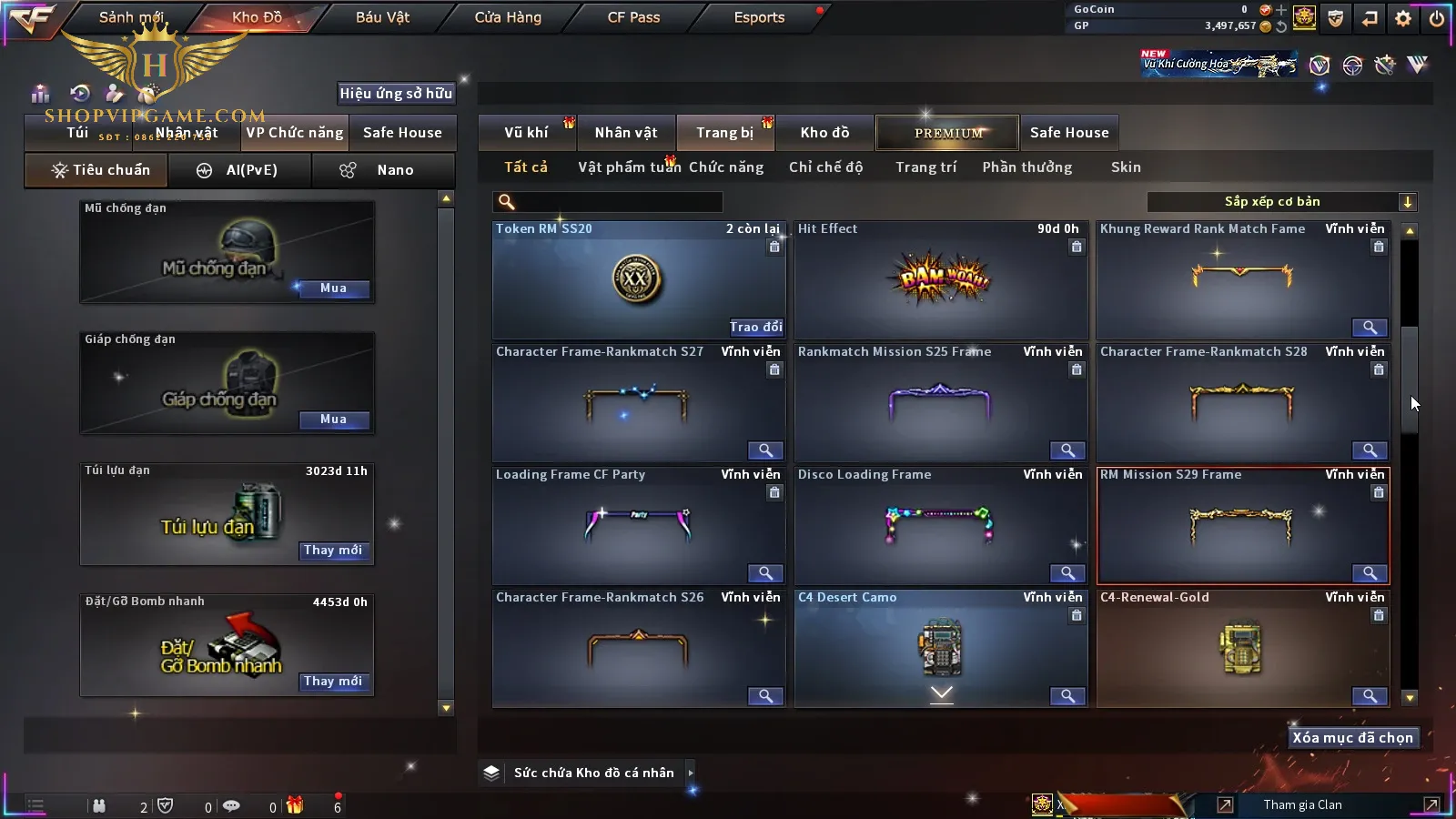Open the CF Pass menu
Screen dimensions: 1456x819
pos(633,17)
